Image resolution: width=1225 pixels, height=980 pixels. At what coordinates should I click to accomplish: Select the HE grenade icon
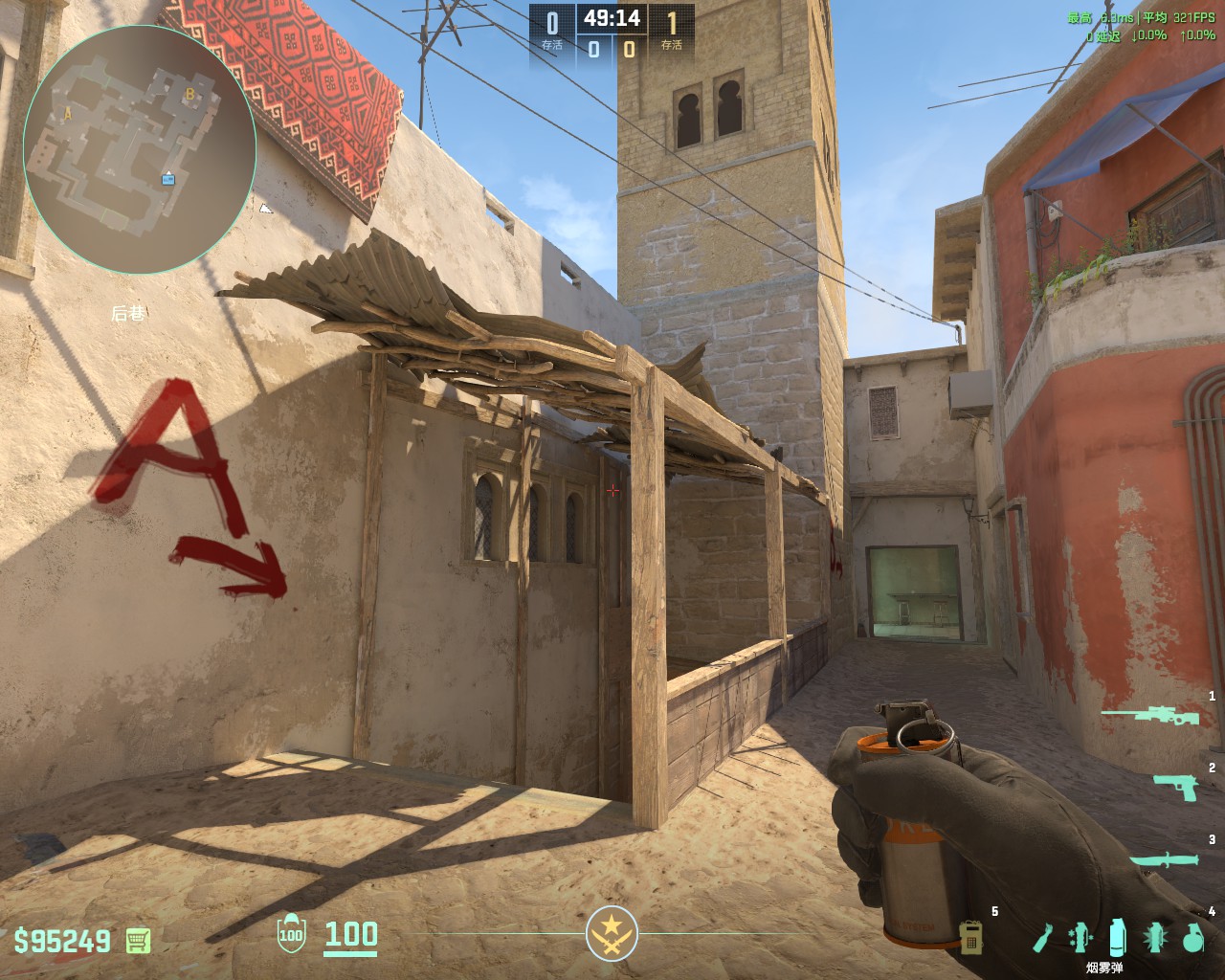click(x=1192, y=939)
